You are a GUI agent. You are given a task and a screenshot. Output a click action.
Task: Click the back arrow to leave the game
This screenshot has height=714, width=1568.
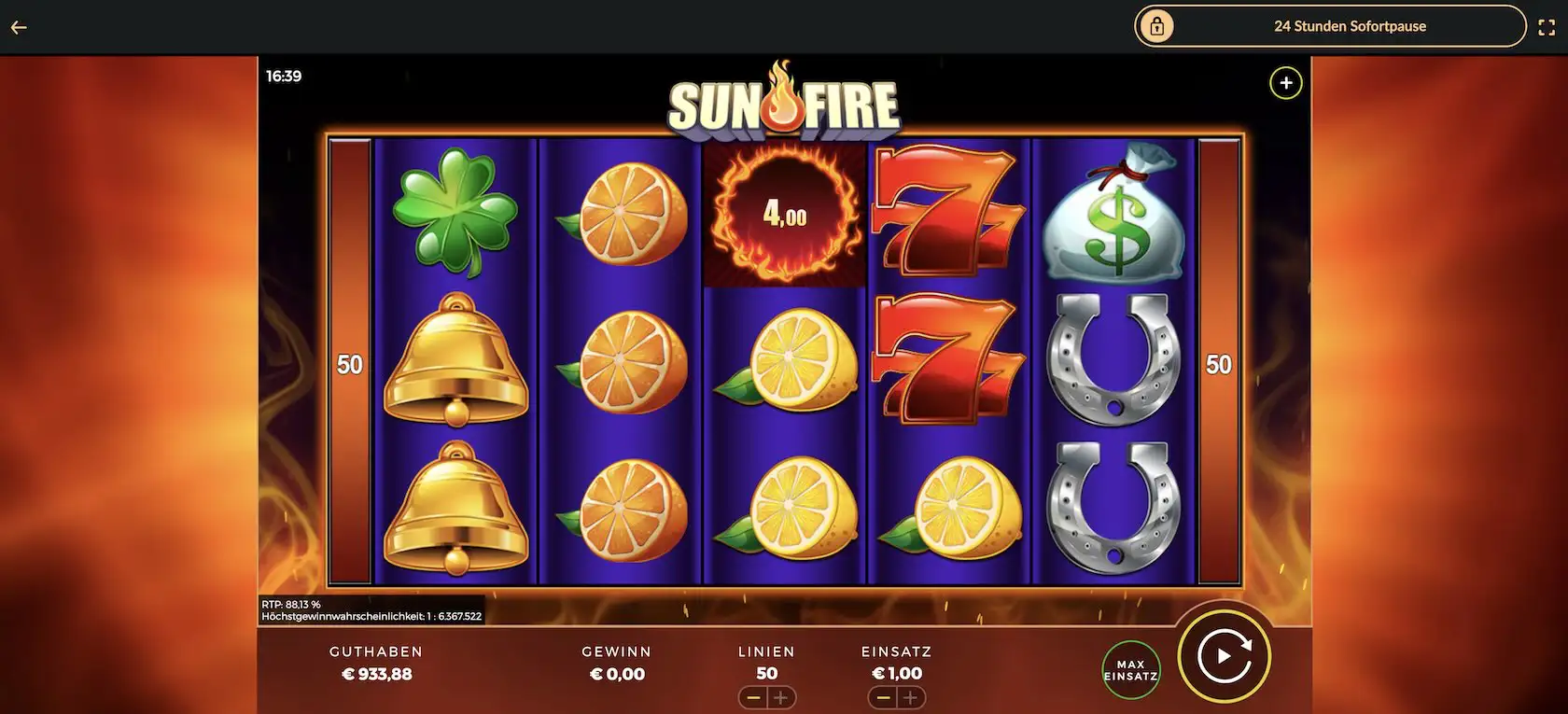tap(17, 26)
